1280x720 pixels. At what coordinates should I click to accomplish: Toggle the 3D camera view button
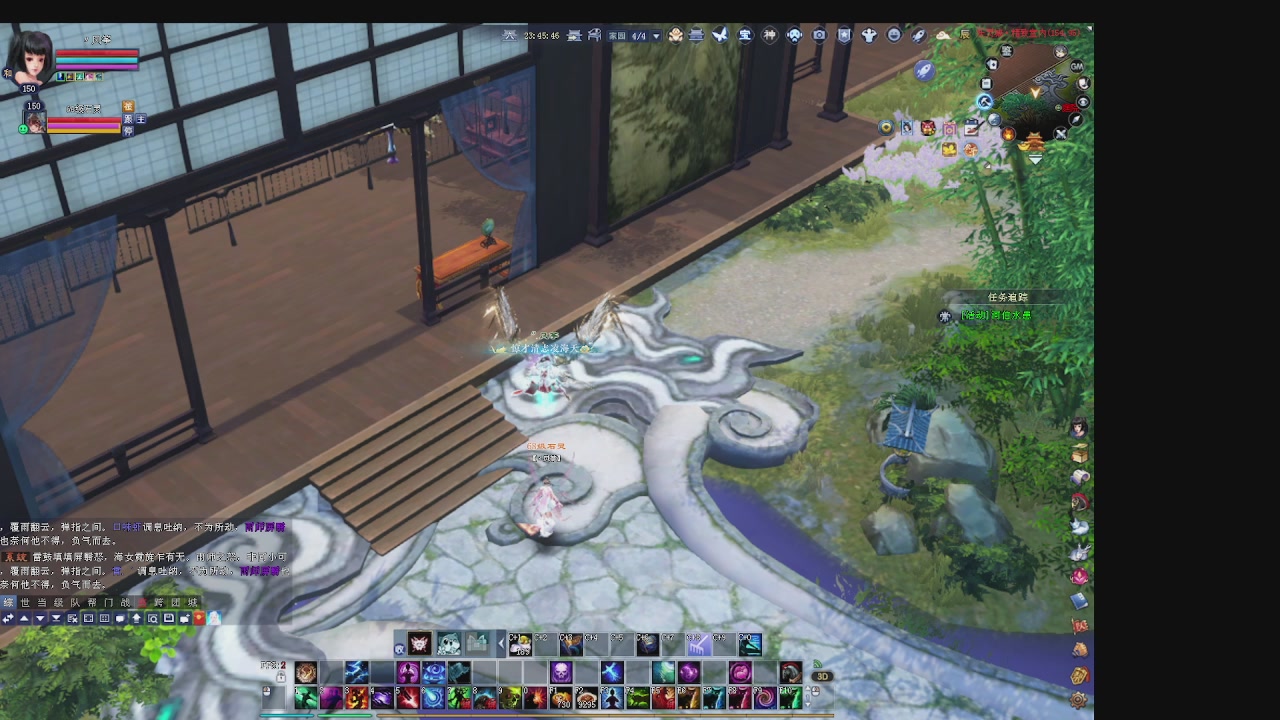[x=822, y=676]
